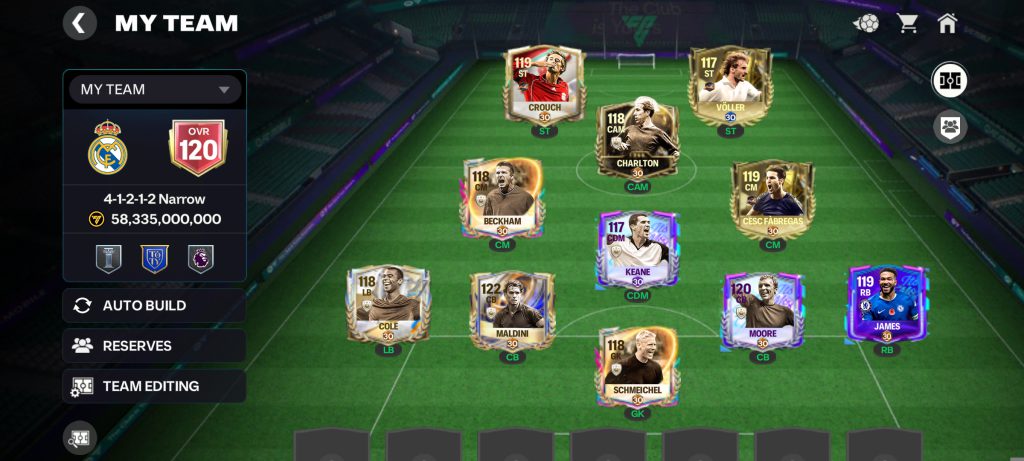Switch to the pitch formation view

(x=949, y=80)
